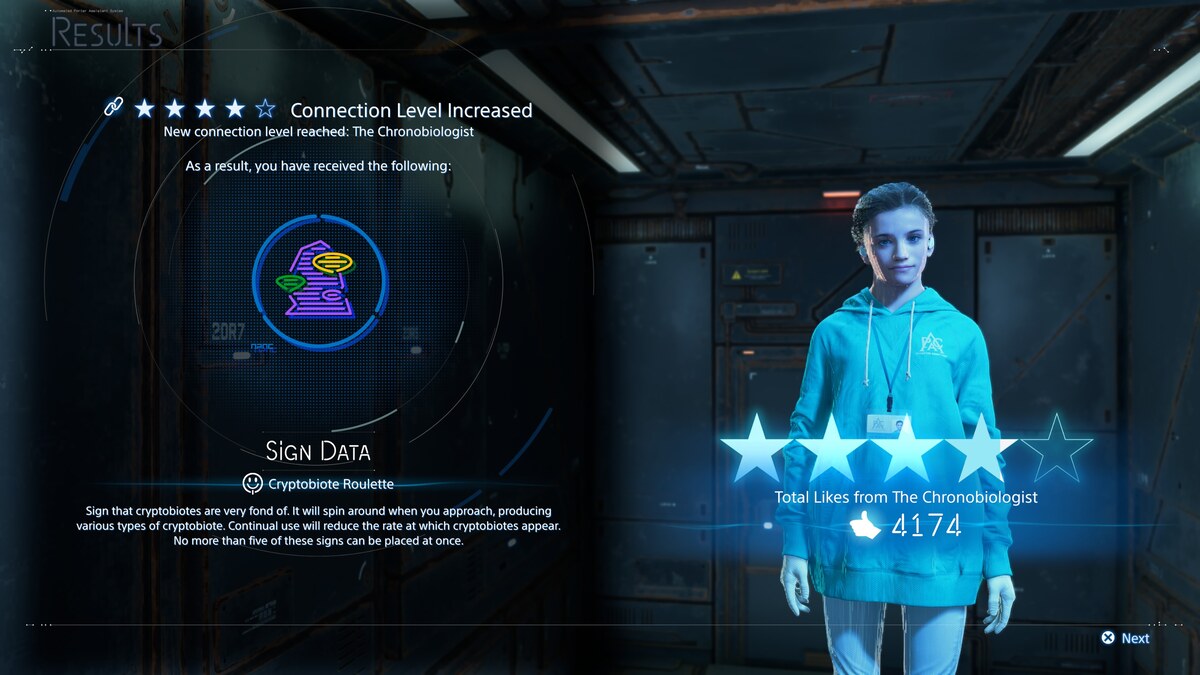Continue with the Next button
Screen dimensions: 1200x675
click(1125, 638)
